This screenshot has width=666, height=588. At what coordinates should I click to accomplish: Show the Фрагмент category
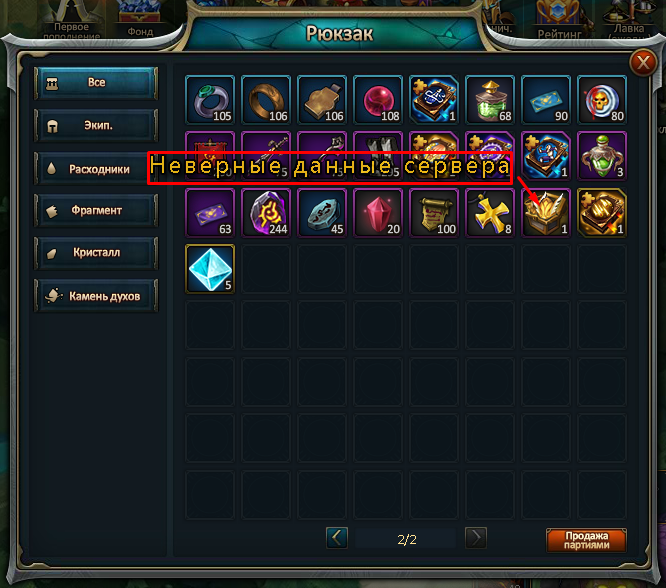(96, 211)
